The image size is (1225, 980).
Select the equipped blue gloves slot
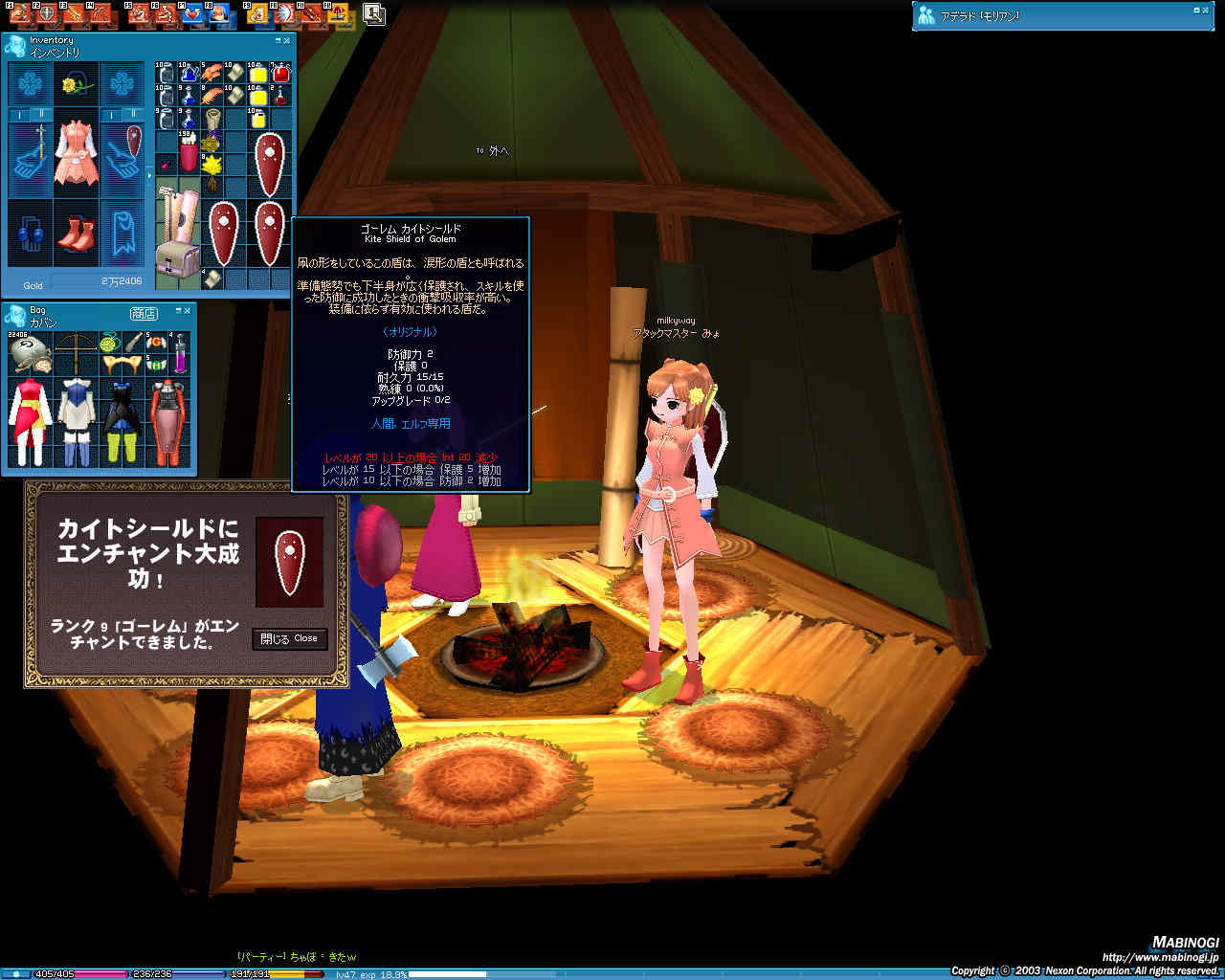click(x=30, y=234)
